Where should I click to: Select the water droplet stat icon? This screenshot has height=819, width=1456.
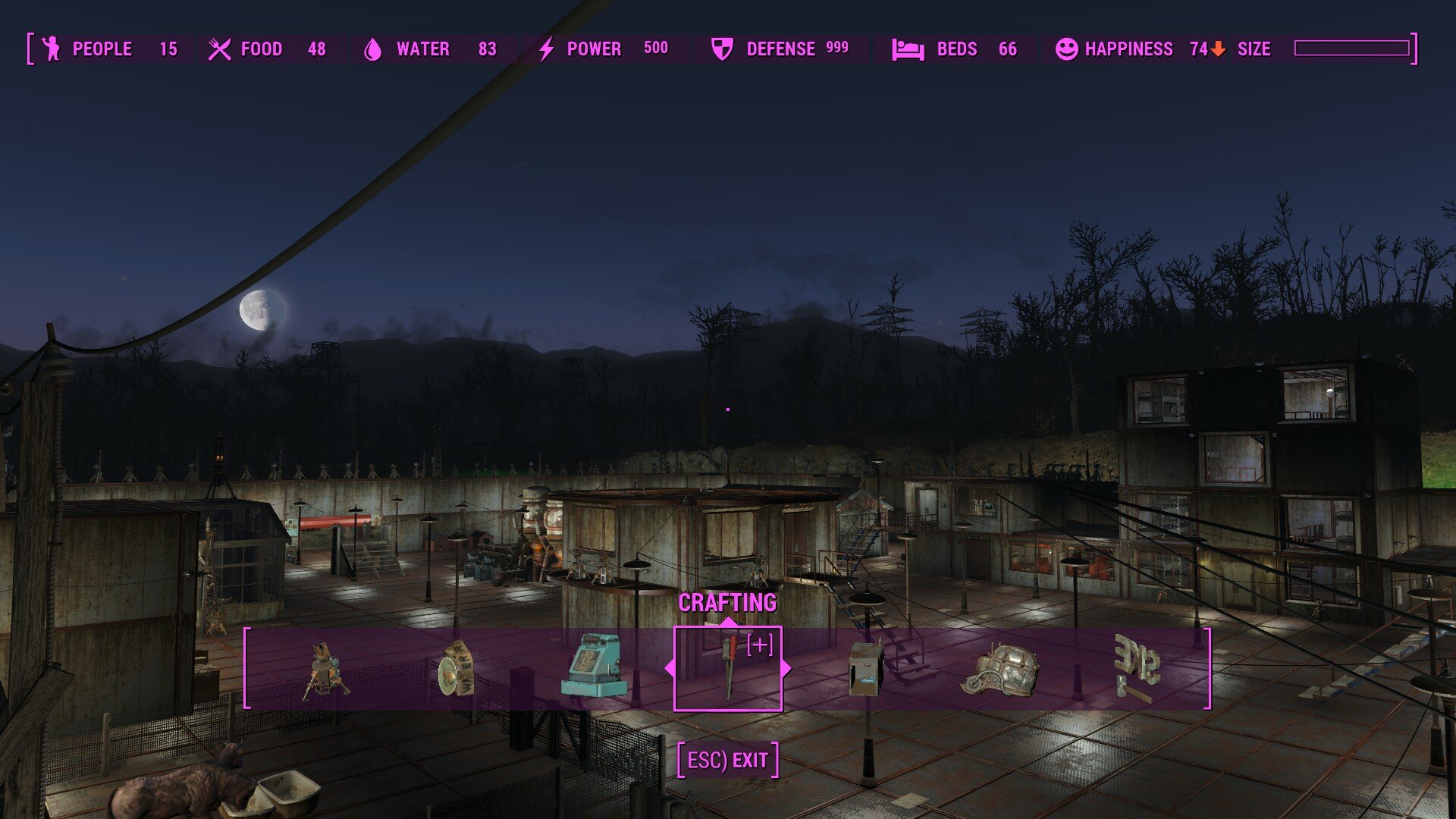[373, 49]
